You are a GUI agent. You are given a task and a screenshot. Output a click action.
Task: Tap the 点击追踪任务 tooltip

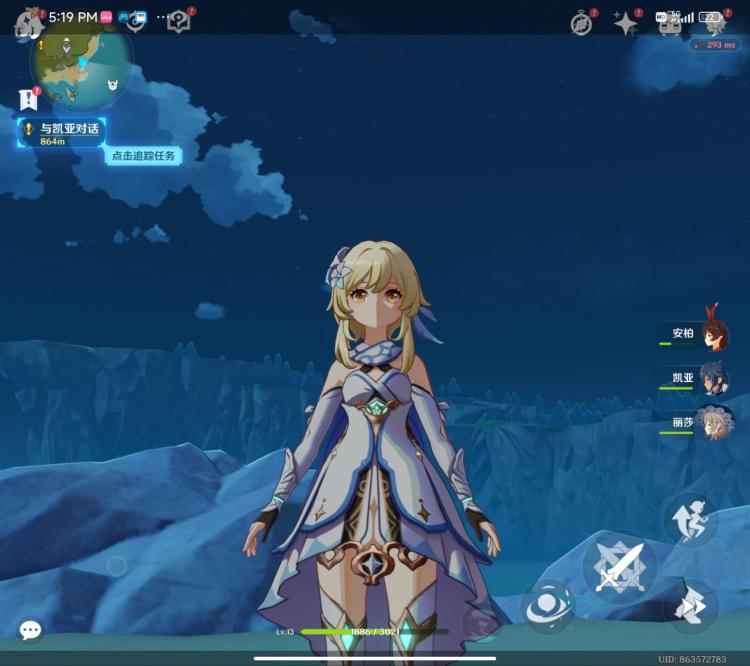[143, 155]
